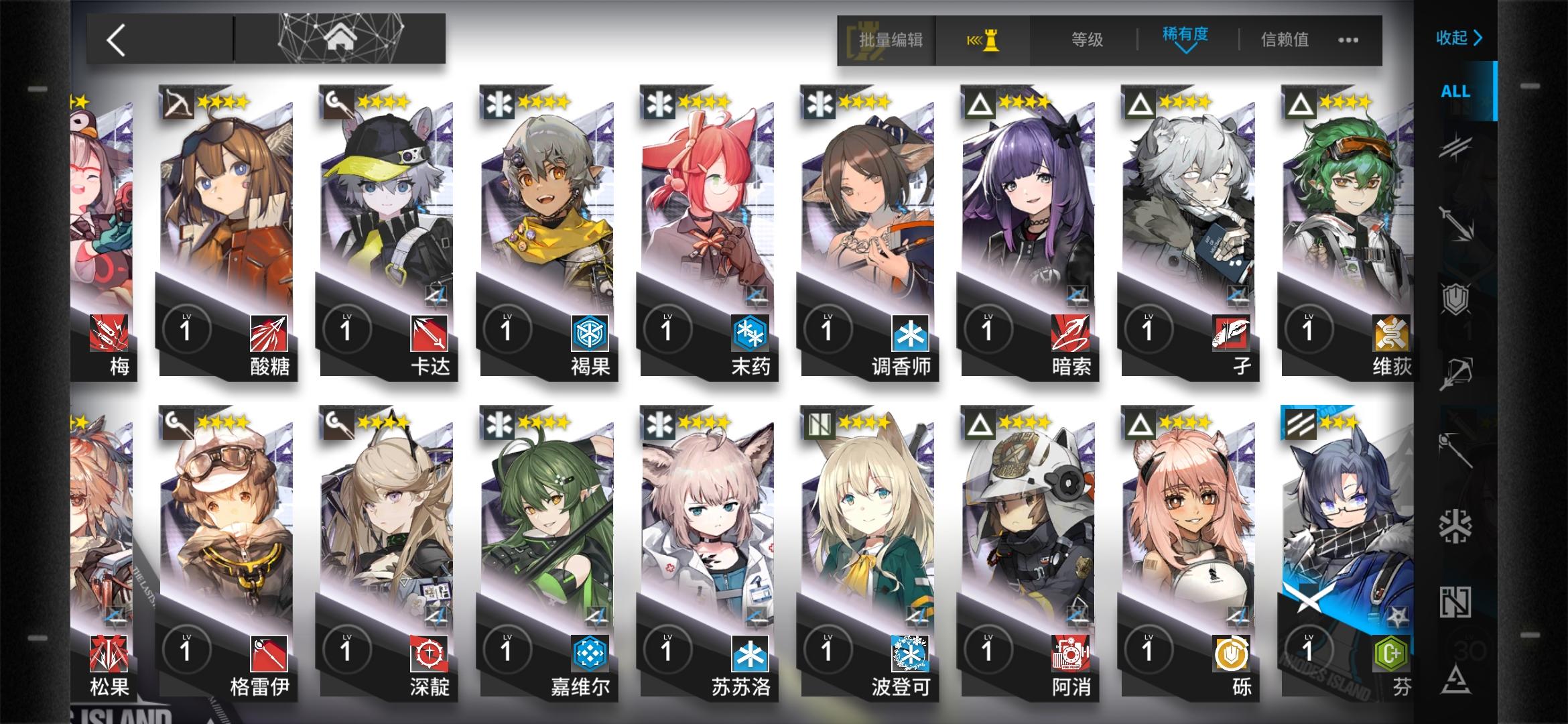Select the Vanguard class filter icon
Image resolution: width=1568 pixels, height=724 pixels.
click(1456, 146)
